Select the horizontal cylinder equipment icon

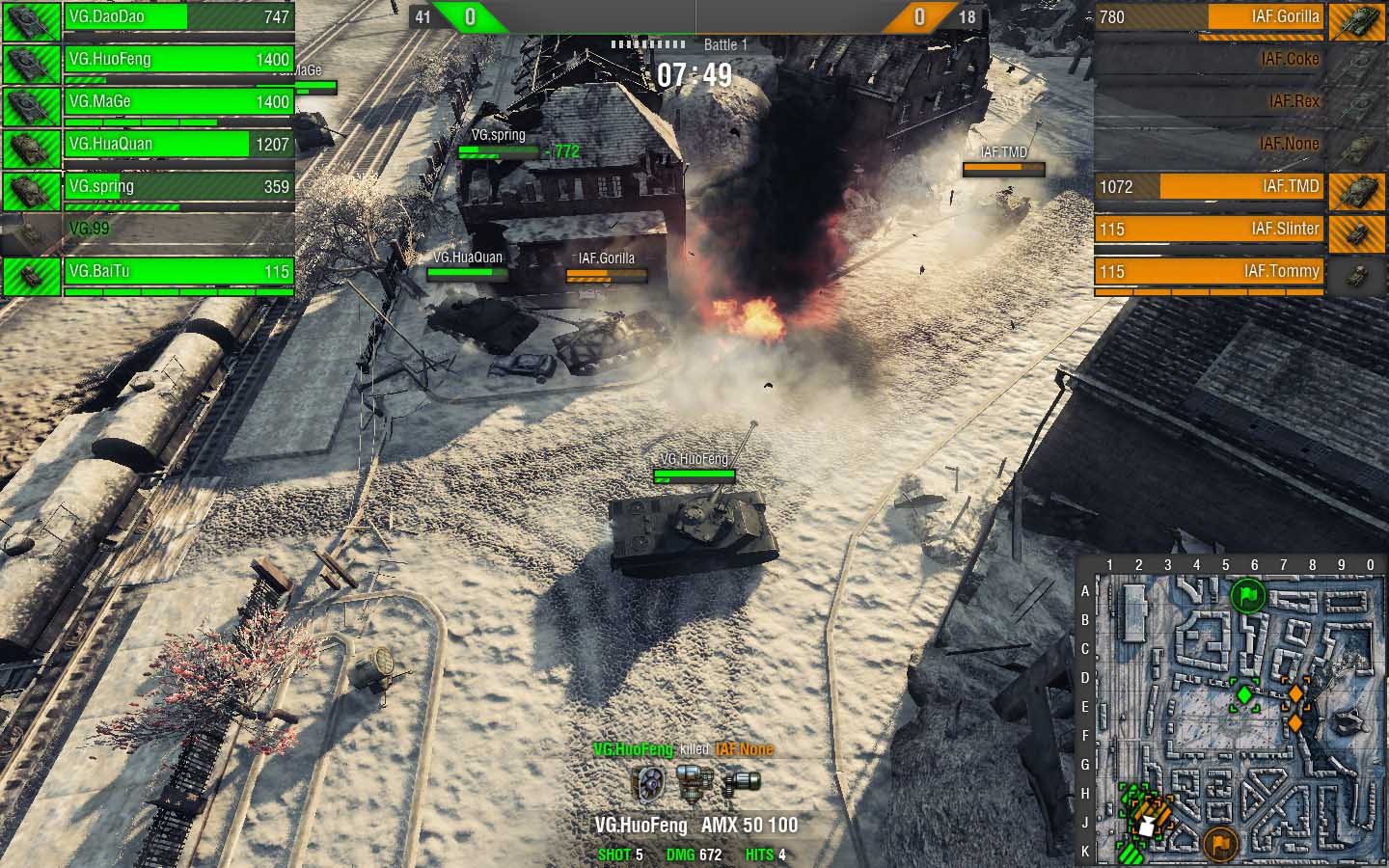click(741, 782)
